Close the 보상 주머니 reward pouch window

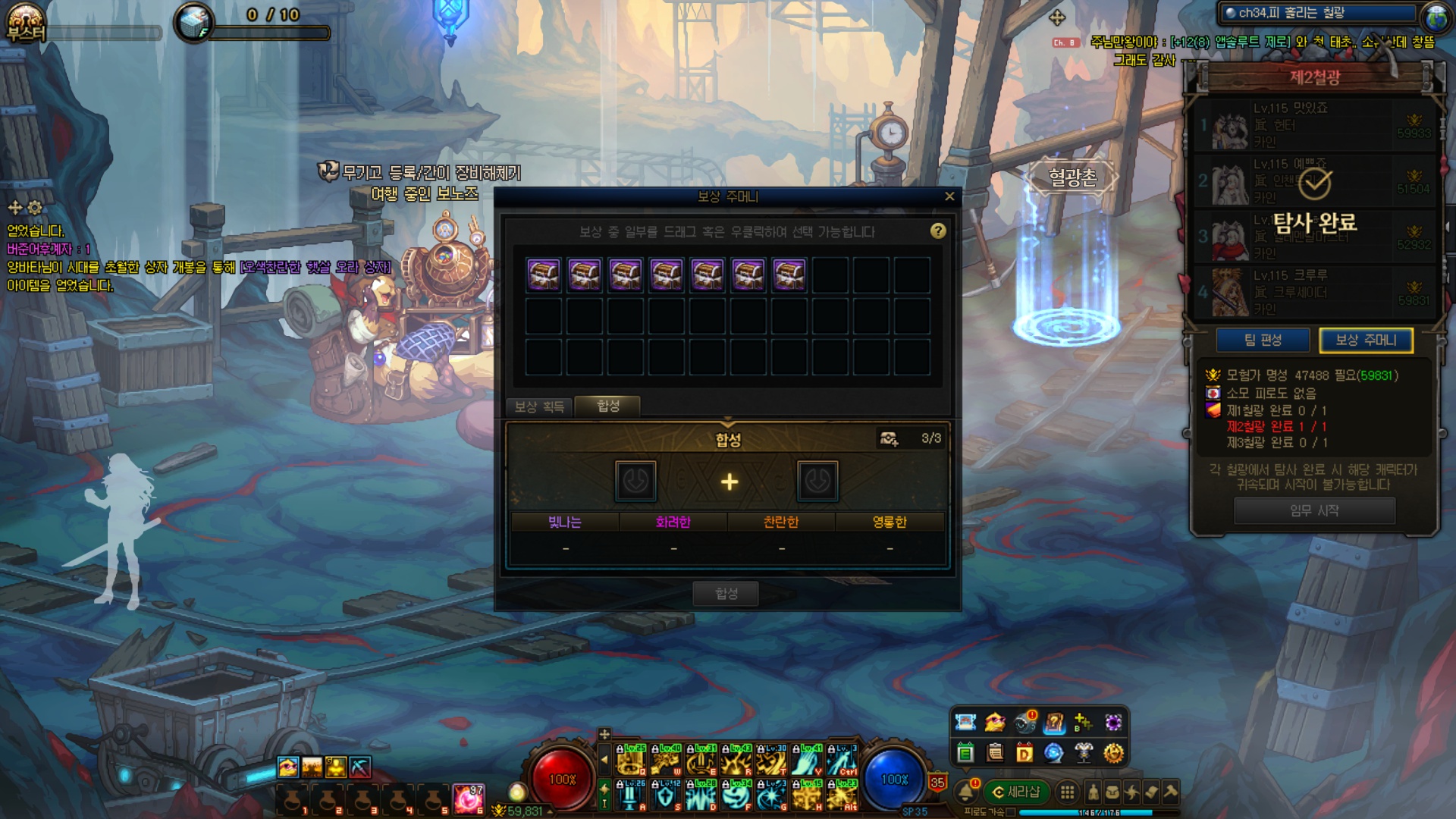(949, 196)
